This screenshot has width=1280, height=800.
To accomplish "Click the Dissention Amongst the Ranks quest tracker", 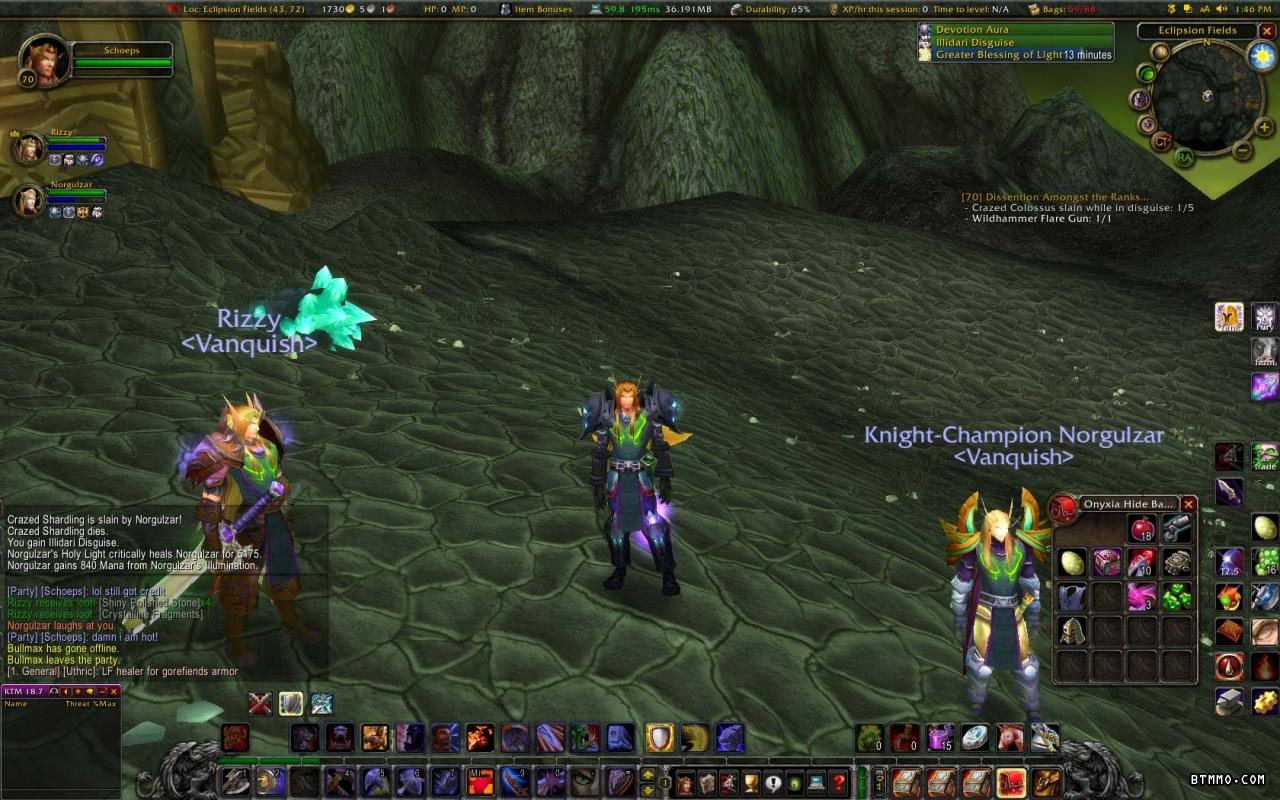I will coord(1055,197).
